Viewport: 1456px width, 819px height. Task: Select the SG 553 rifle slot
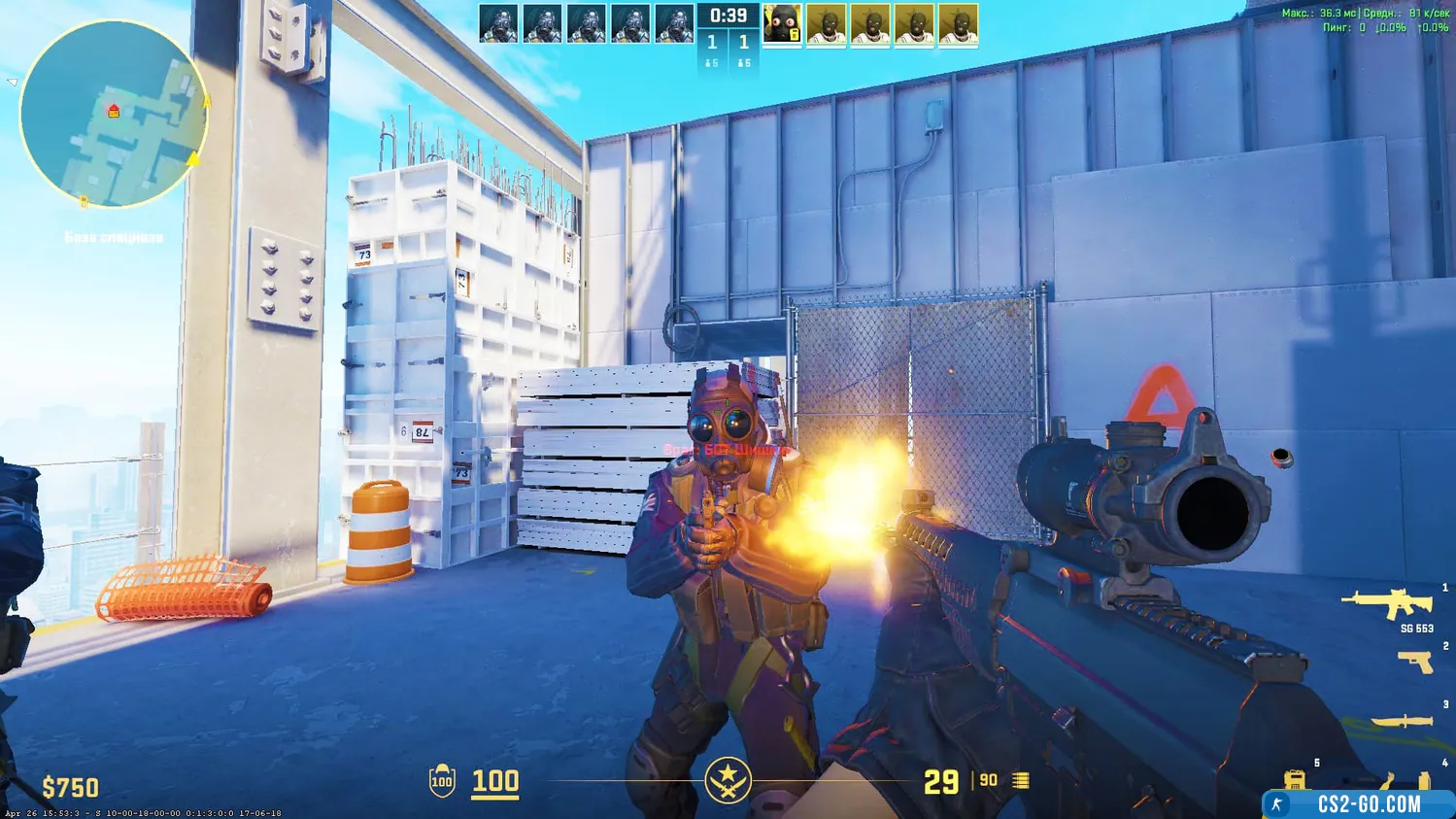click(x=1387, y=604)
